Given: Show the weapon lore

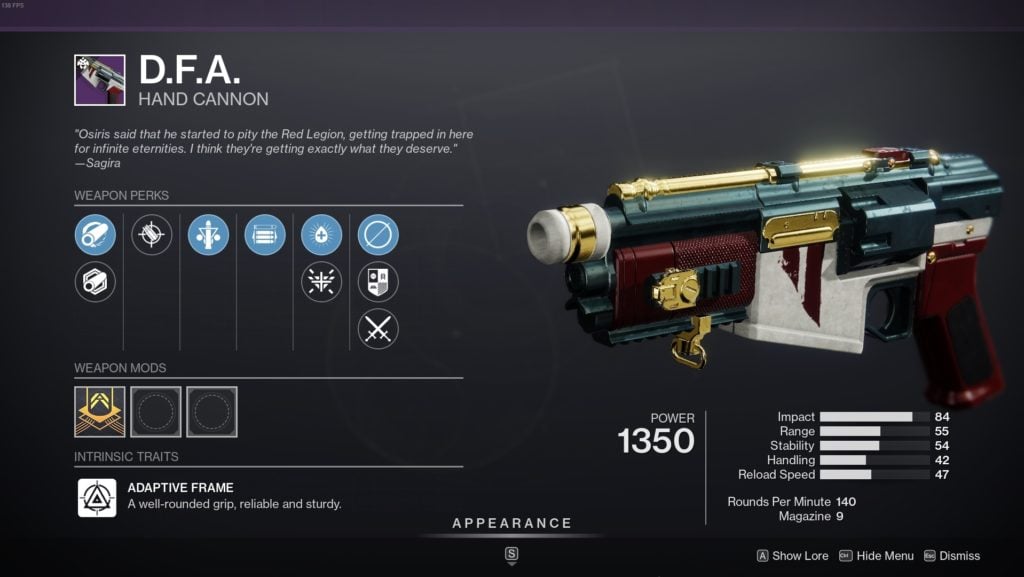Looking at the screenshot, I should click(x=792, y=556).
